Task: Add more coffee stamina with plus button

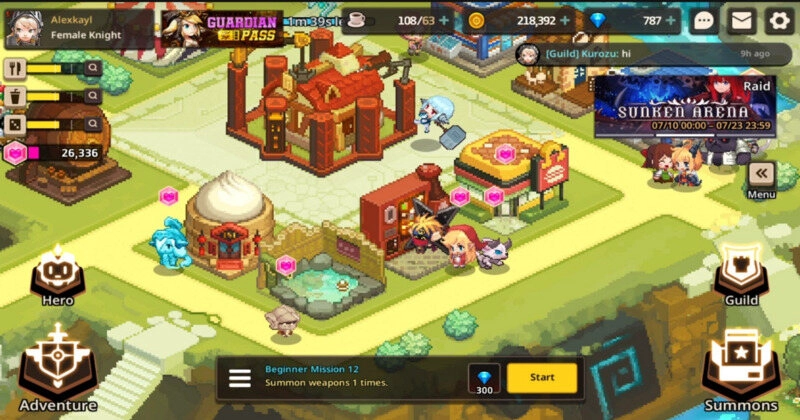Action: tap(443, 20)
